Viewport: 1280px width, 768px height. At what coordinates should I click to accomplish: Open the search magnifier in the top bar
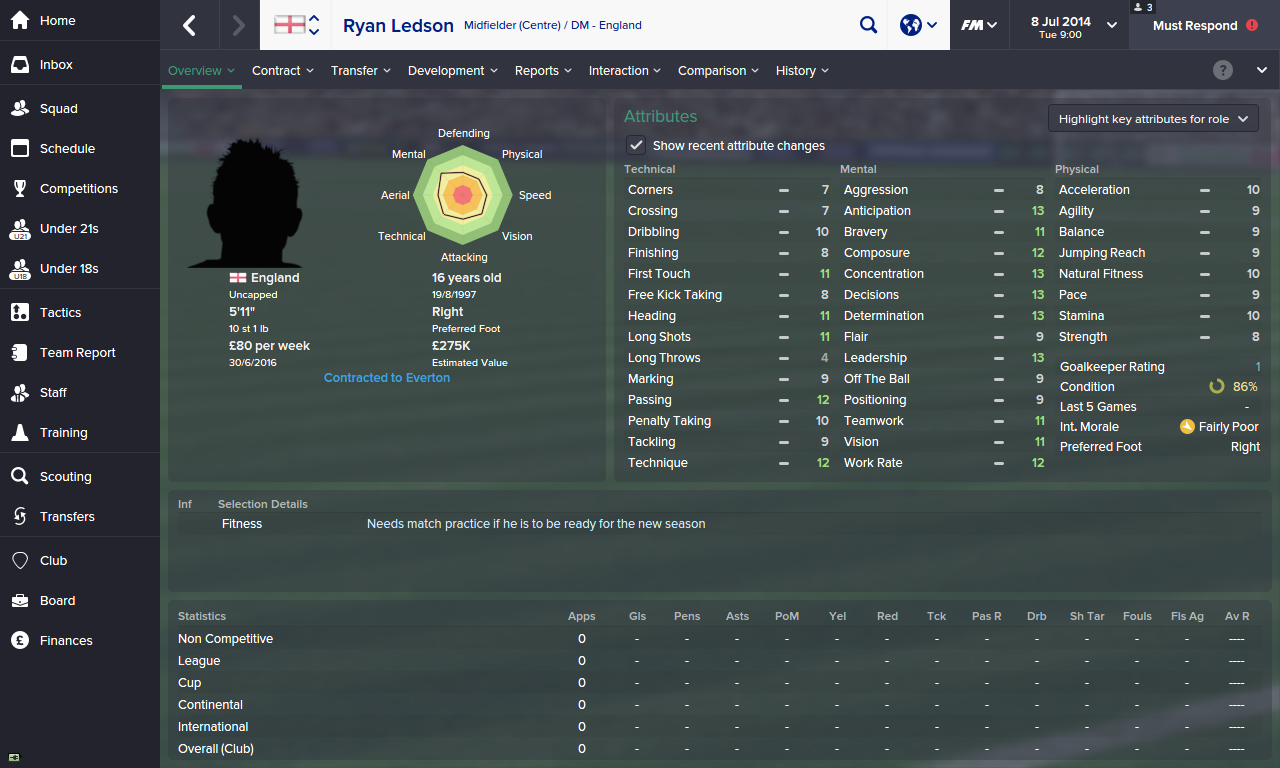coord(868,25)
